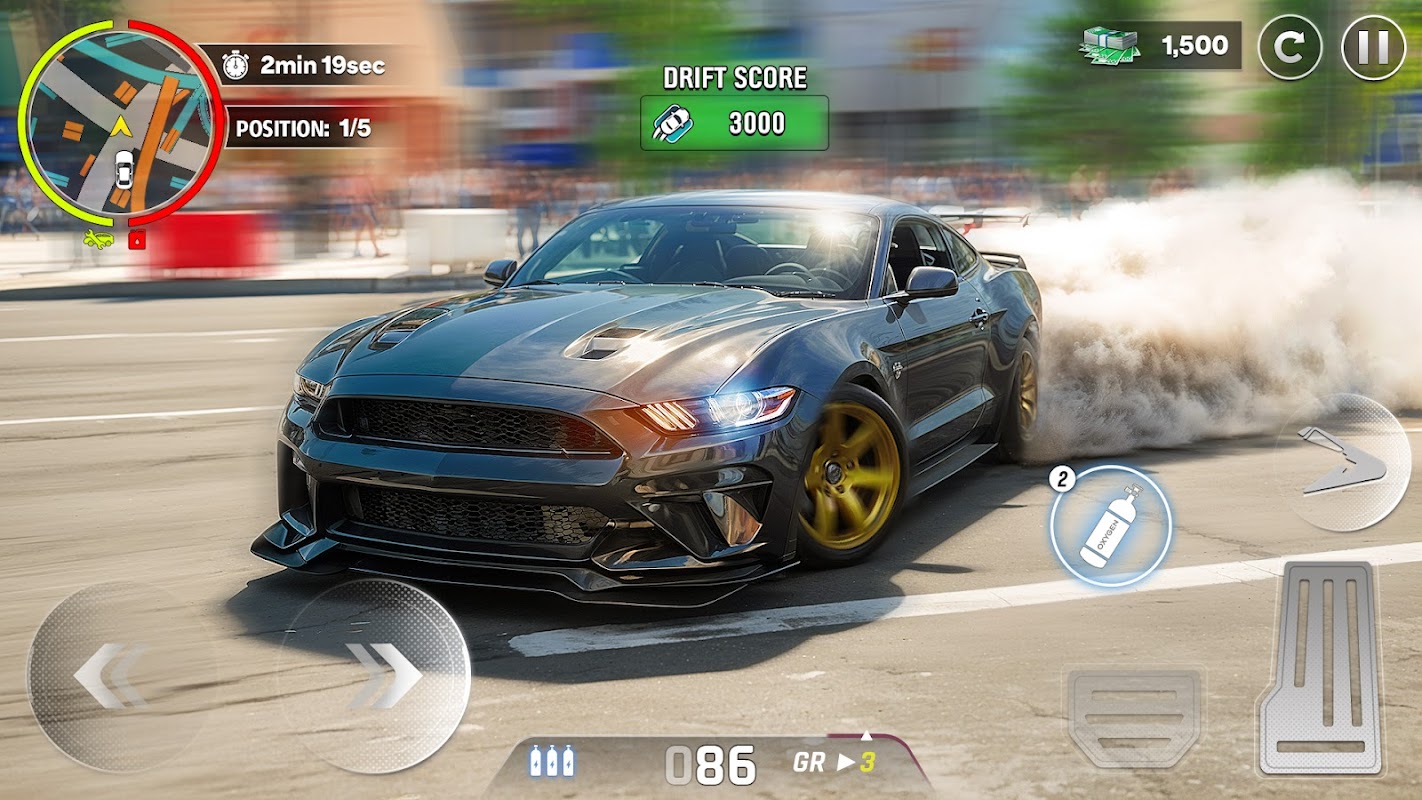1422x800 pixels.
Task: Open the circular minimap
Action: pos(121,123)
